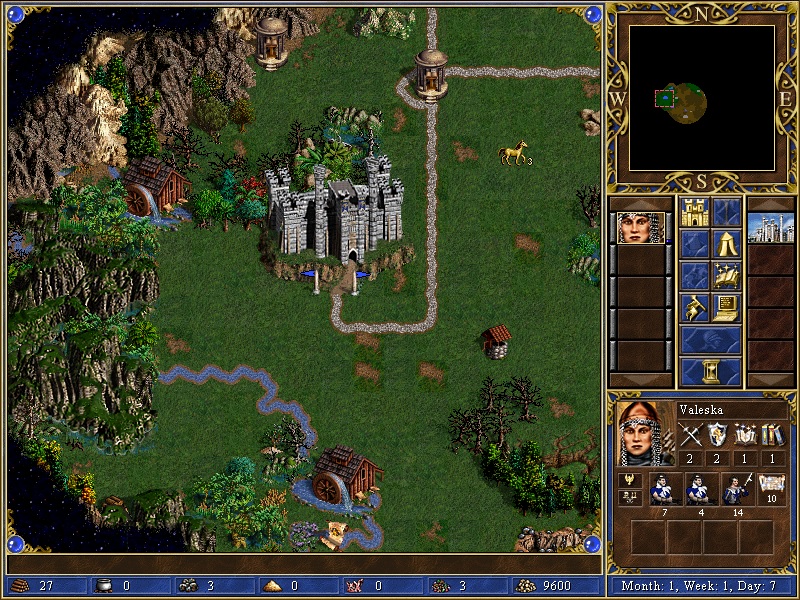Click the stacked books knowledge skill icon
This screenshot has width=800, height=600.
coord(771,435)
